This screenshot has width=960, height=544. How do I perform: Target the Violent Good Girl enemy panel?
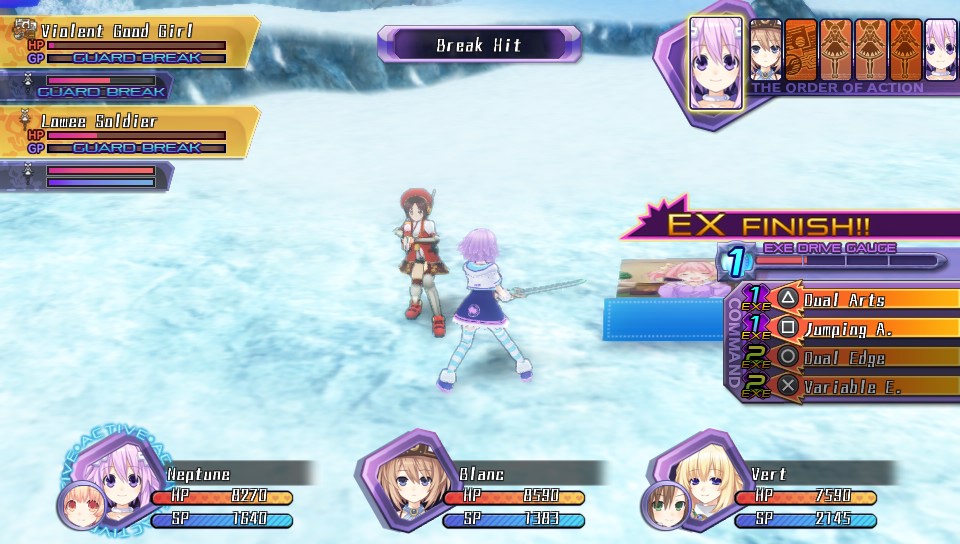[130, 42]
